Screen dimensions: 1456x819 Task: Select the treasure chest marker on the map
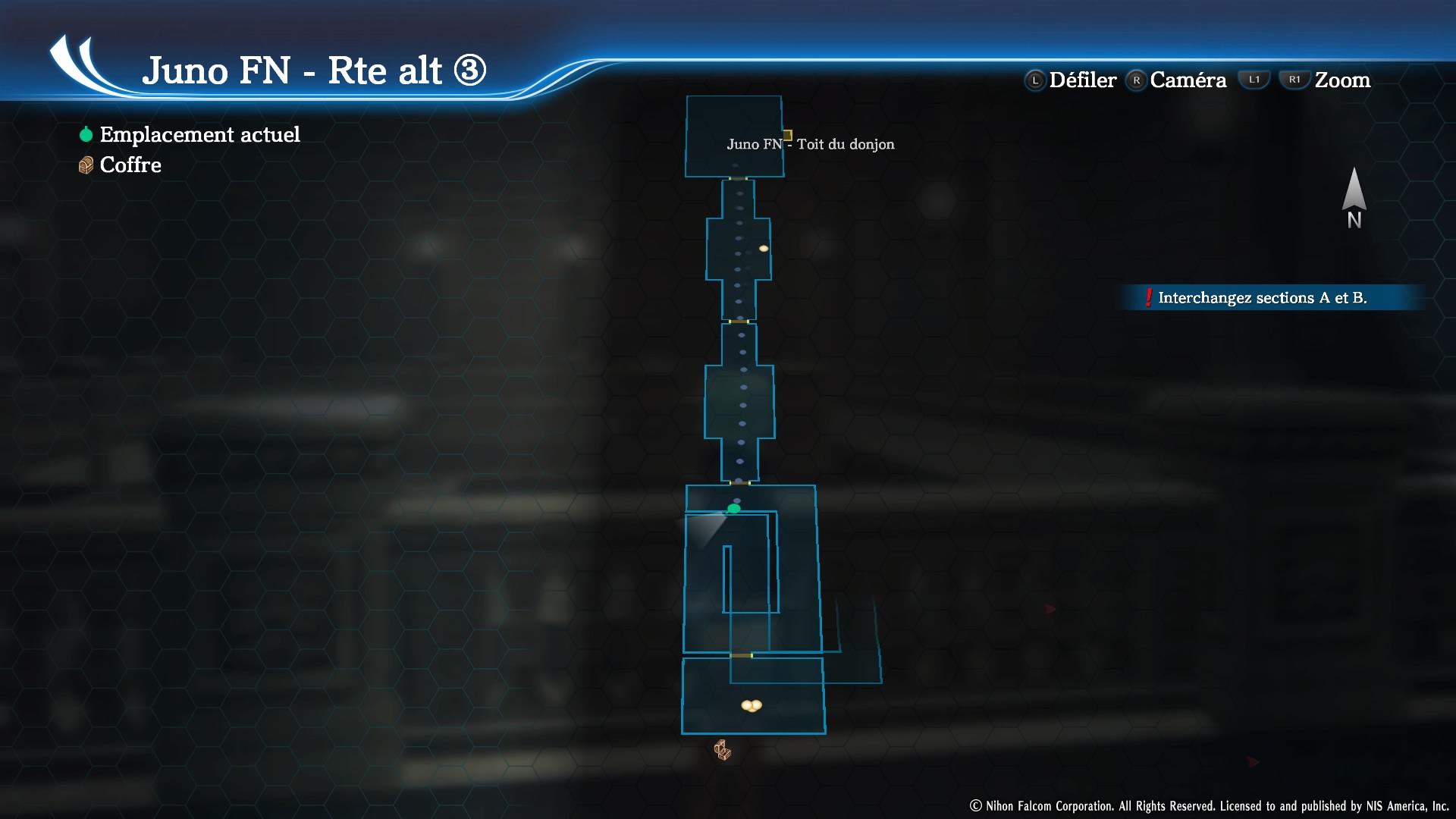click(722, 750)
